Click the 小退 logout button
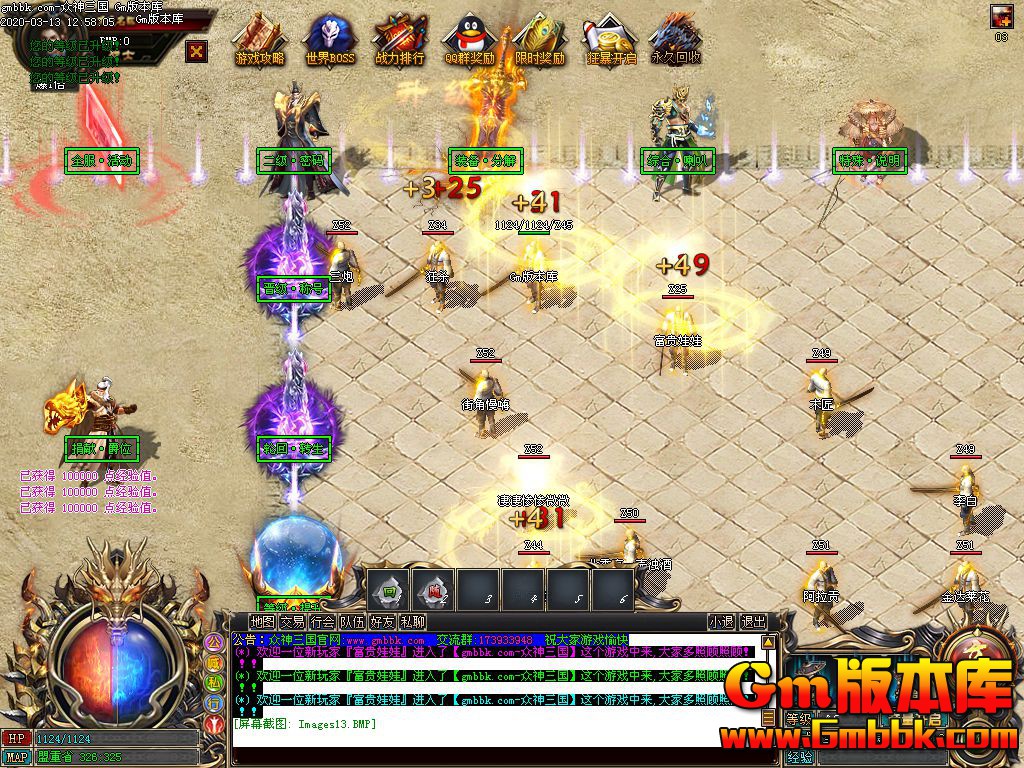The height and width of the screenshot is (768, 1024). pyautogui.click(x=721, y=622)
